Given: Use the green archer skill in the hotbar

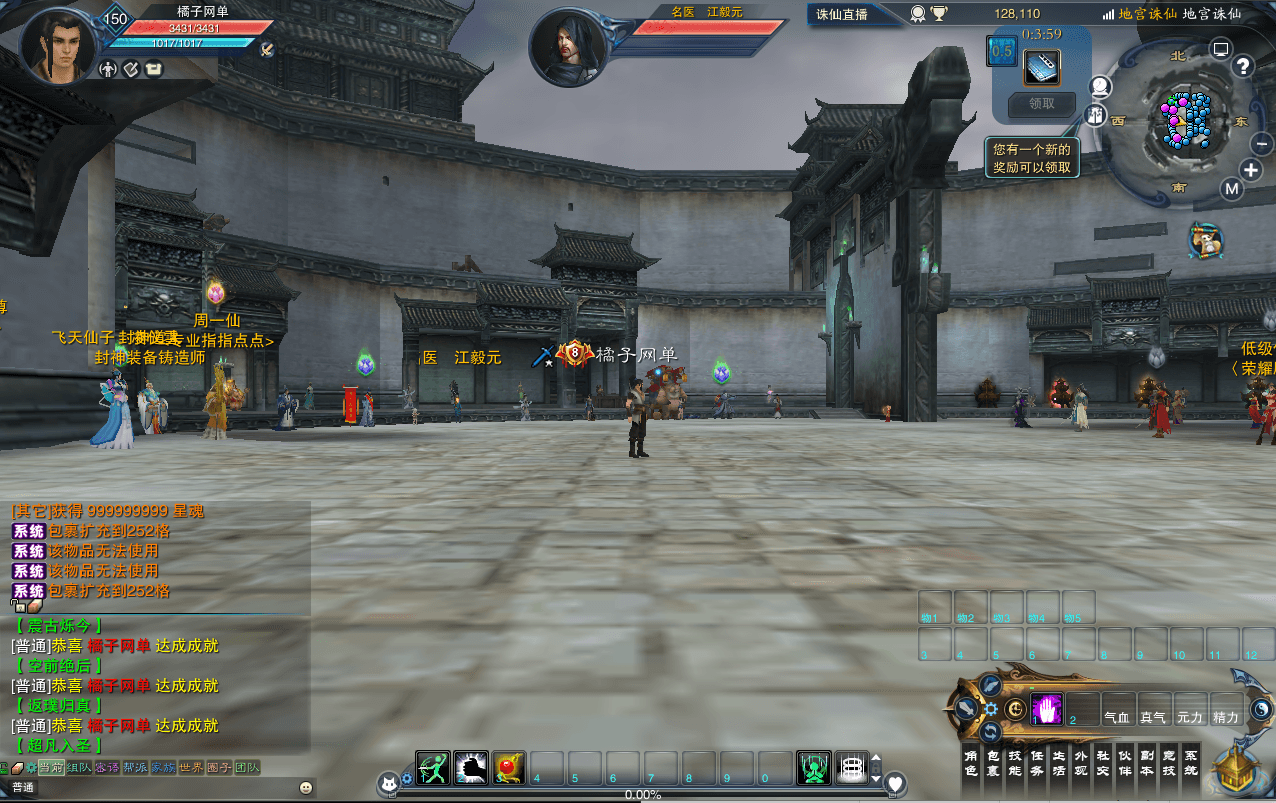Looking at the screenshot, I should coord(433,767).
